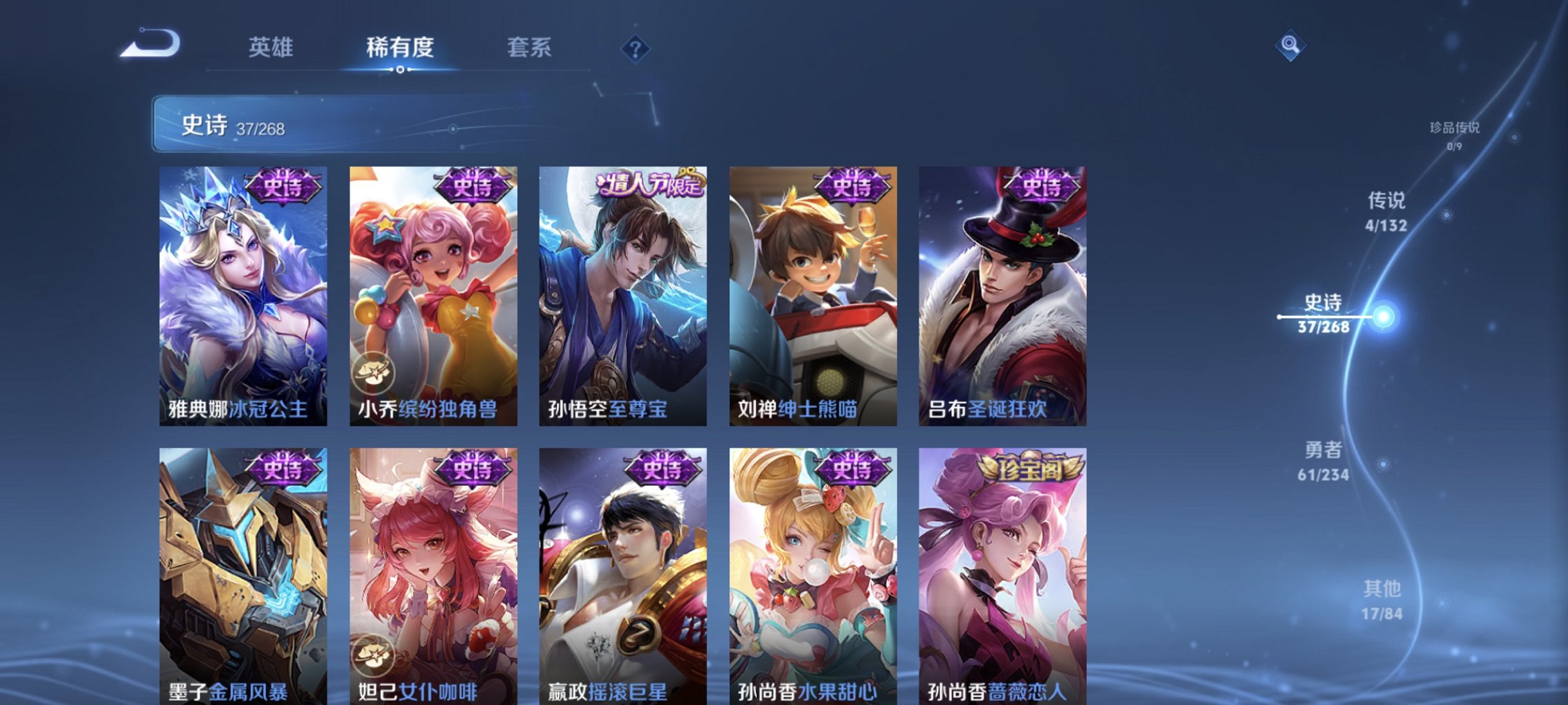Screen dimensions: 1568x705
Task: Open the search magnifier icon
Action: coord(1291,47)
